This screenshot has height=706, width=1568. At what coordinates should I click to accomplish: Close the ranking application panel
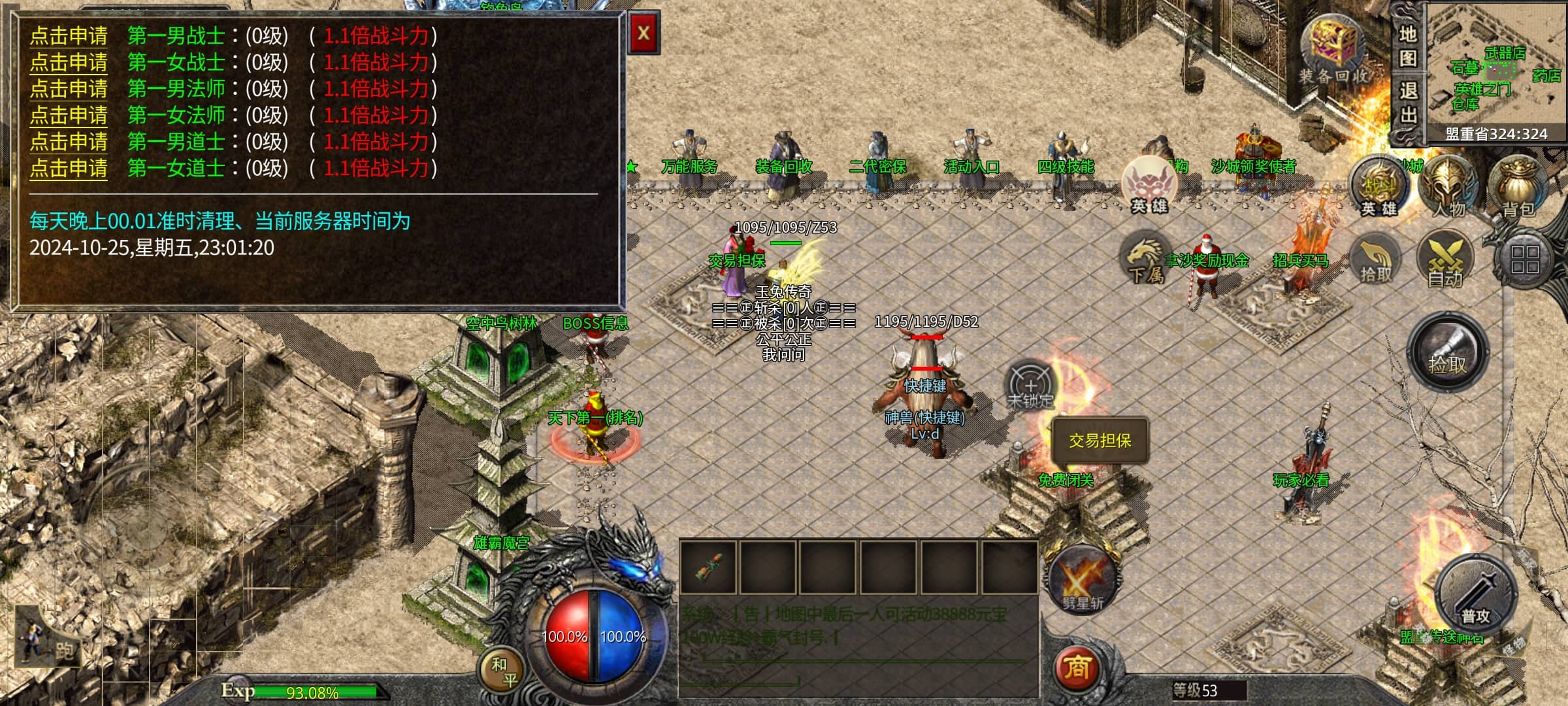pyautogui.click(x=644, y=33)
